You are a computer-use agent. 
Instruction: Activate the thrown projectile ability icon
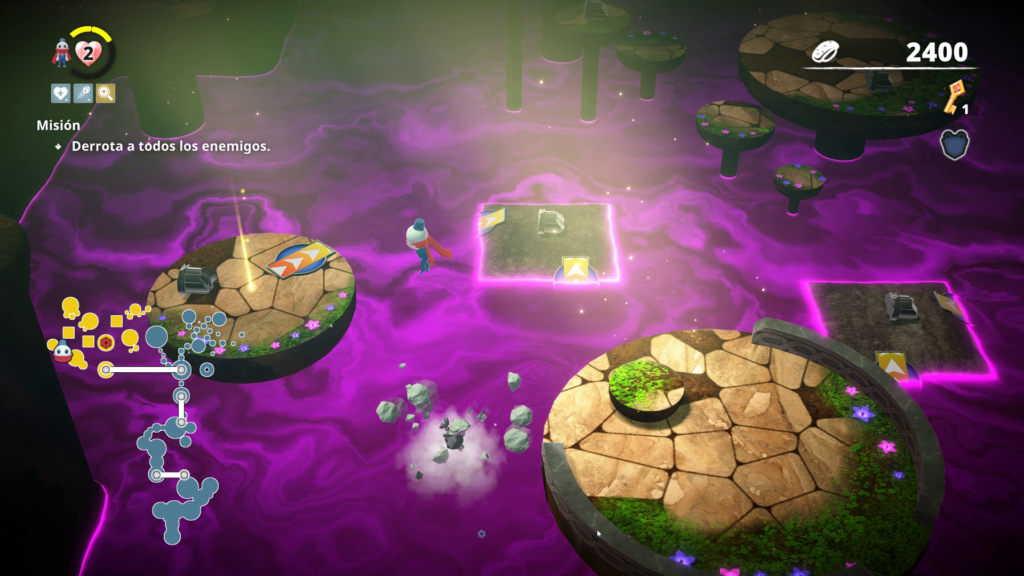pyautogui.click(x=83, y=93)
